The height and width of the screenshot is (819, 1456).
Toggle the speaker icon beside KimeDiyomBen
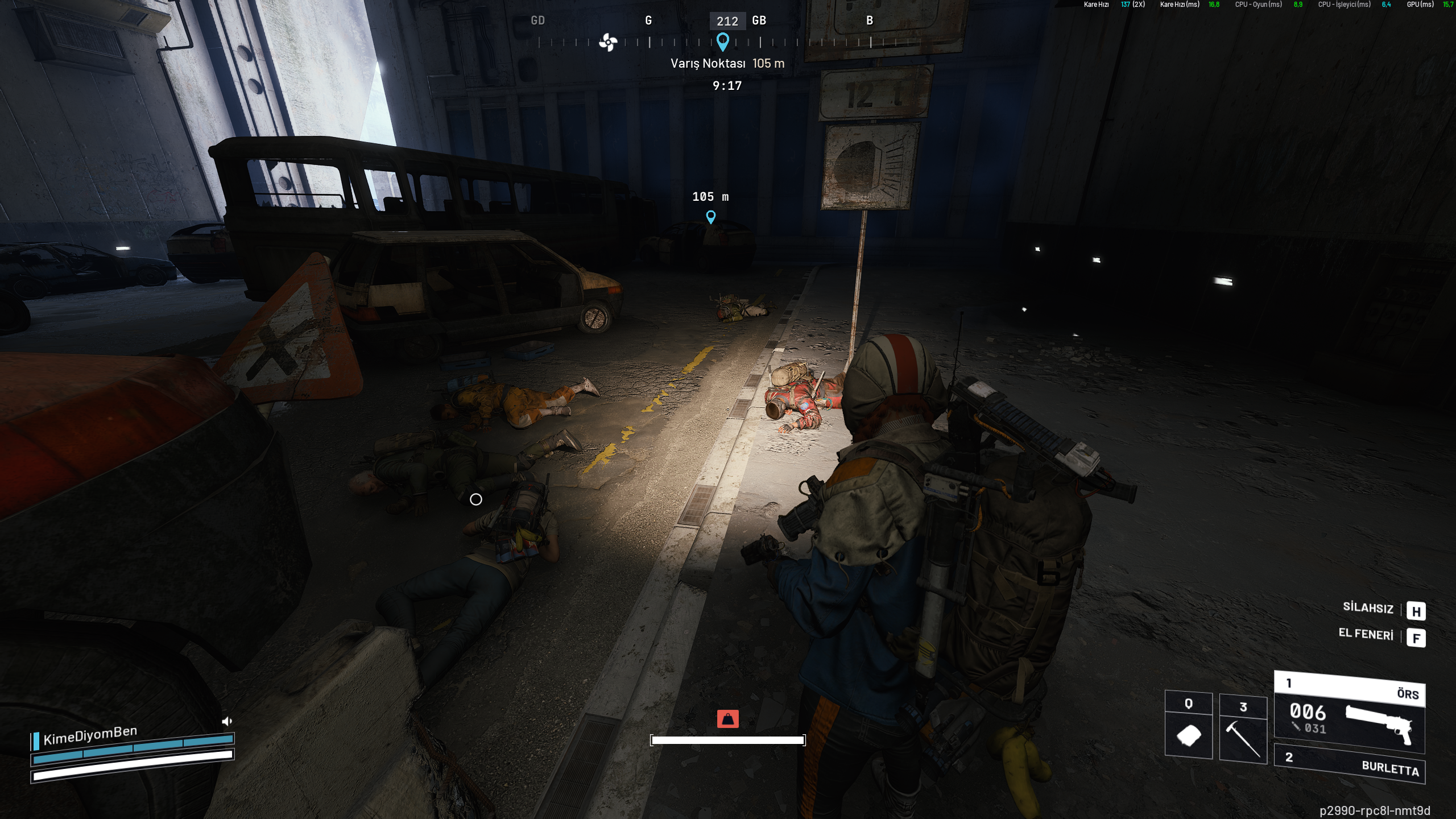point(227,722)
